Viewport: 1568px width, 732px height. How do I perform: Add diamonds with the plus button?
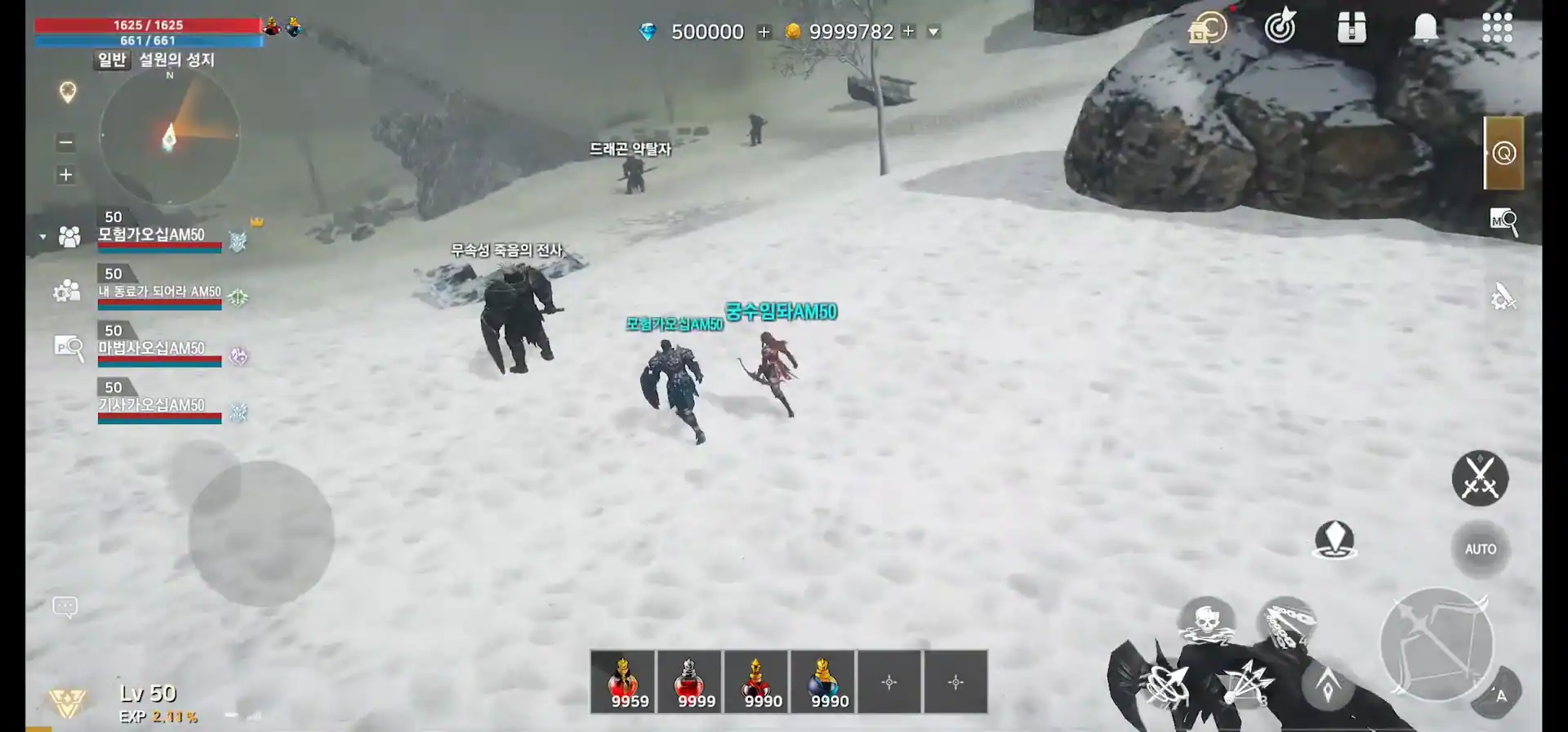[764, 32]
